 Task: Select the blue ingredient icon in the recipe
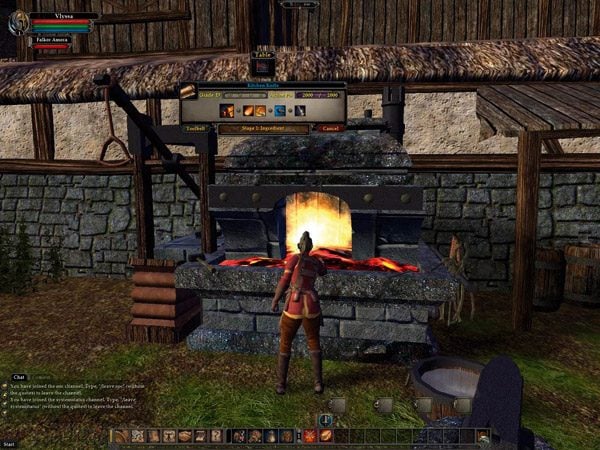click(x=278, y=110)
